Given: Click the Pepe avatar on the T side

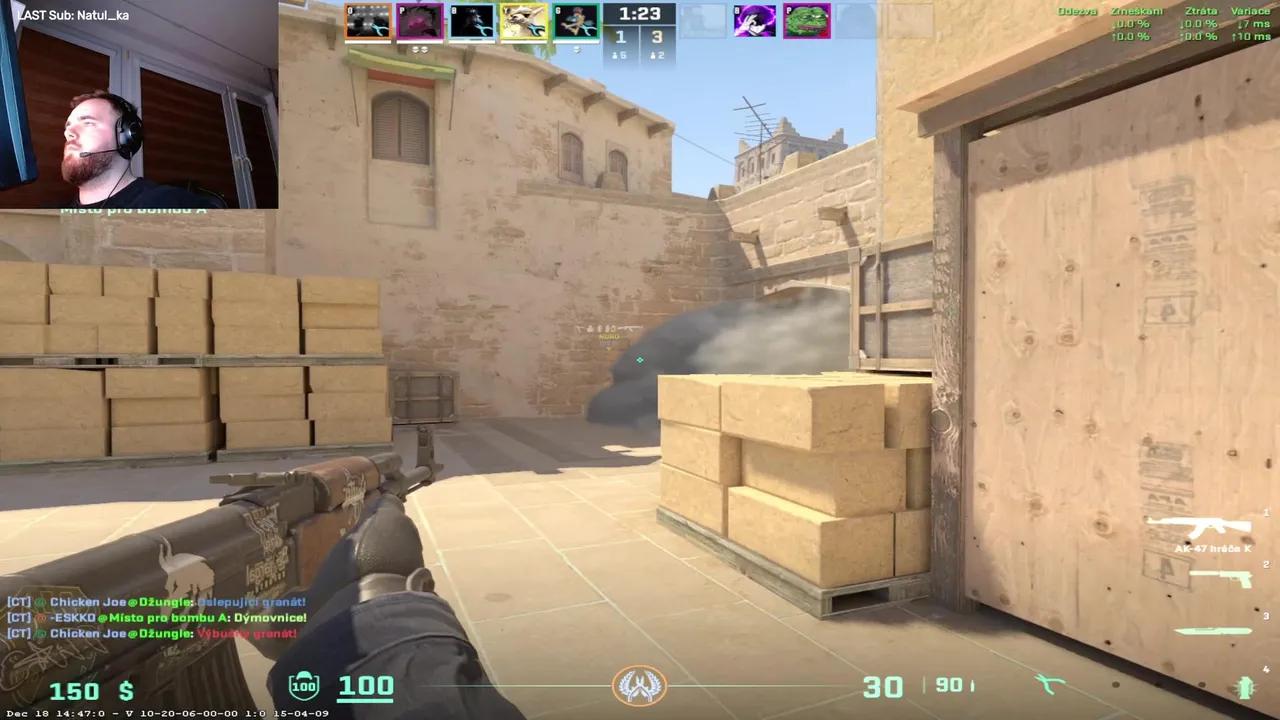Looking at the screenshot, I should tap(807, 20).
